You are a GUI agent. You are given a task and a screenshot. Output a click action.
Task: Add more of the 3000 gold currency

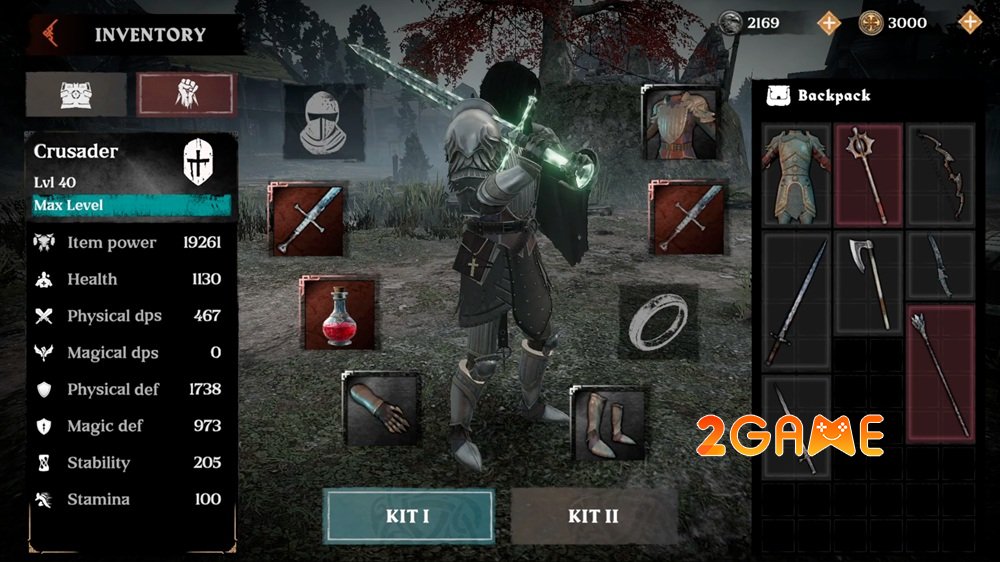pos(969,22)
